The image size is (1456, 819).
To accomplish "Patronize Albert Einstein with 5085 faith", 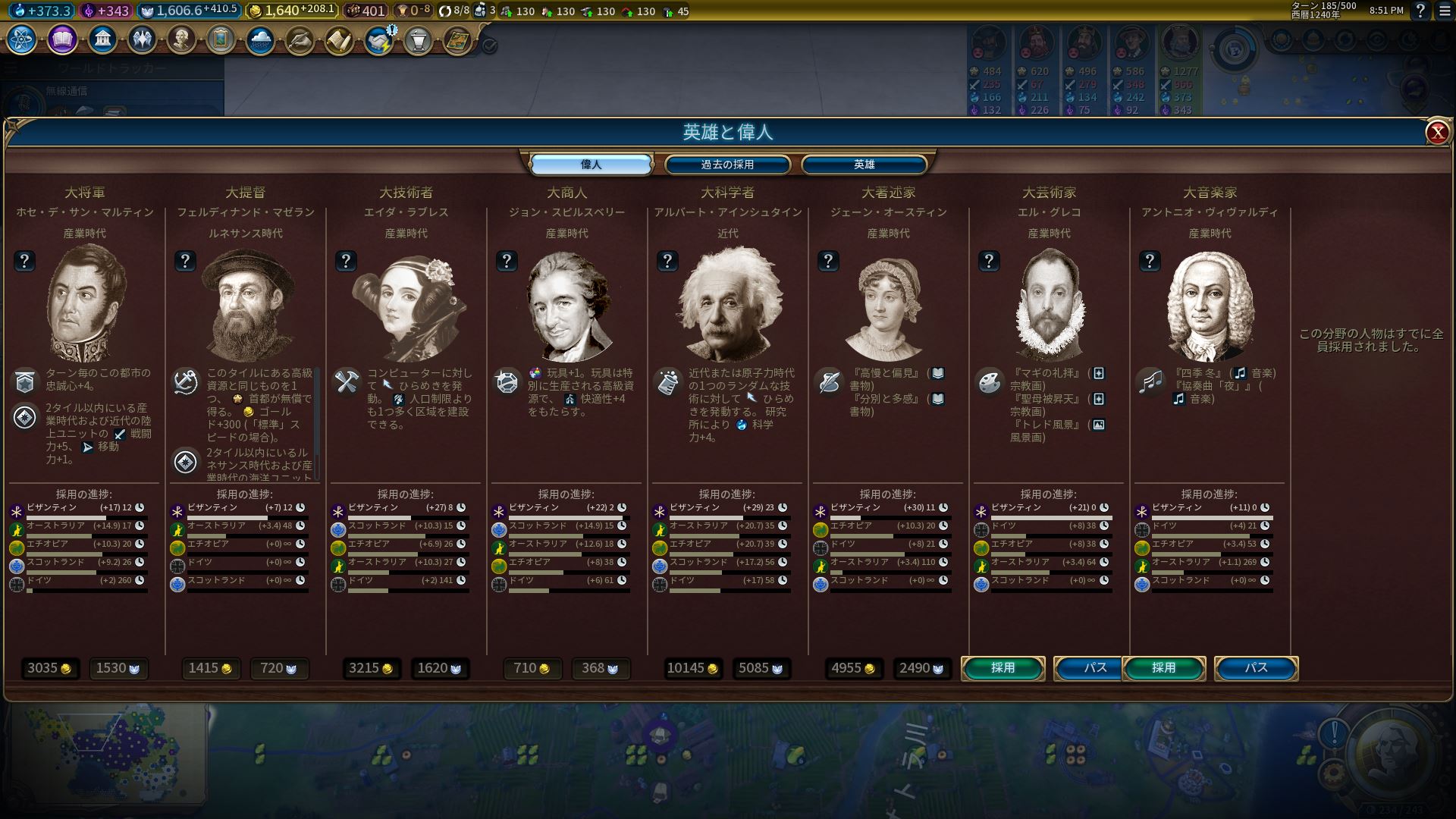I will click(x=761, y=668).
